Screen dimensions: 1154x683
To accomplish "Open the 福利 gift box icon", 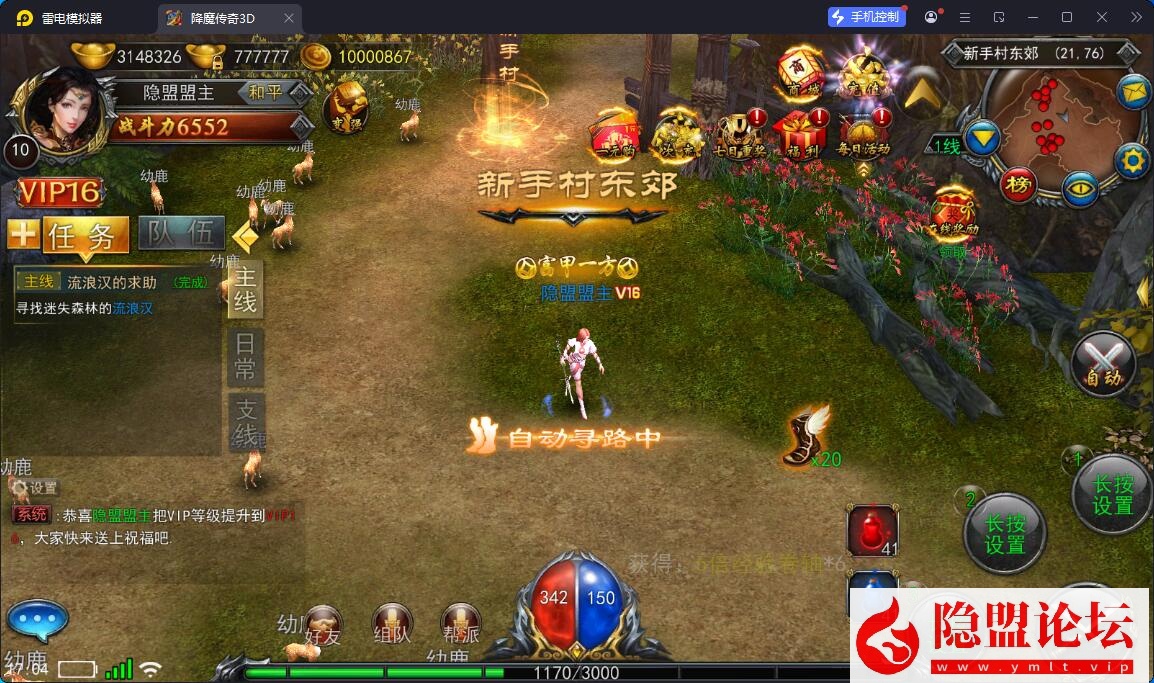I will point(805,134).
